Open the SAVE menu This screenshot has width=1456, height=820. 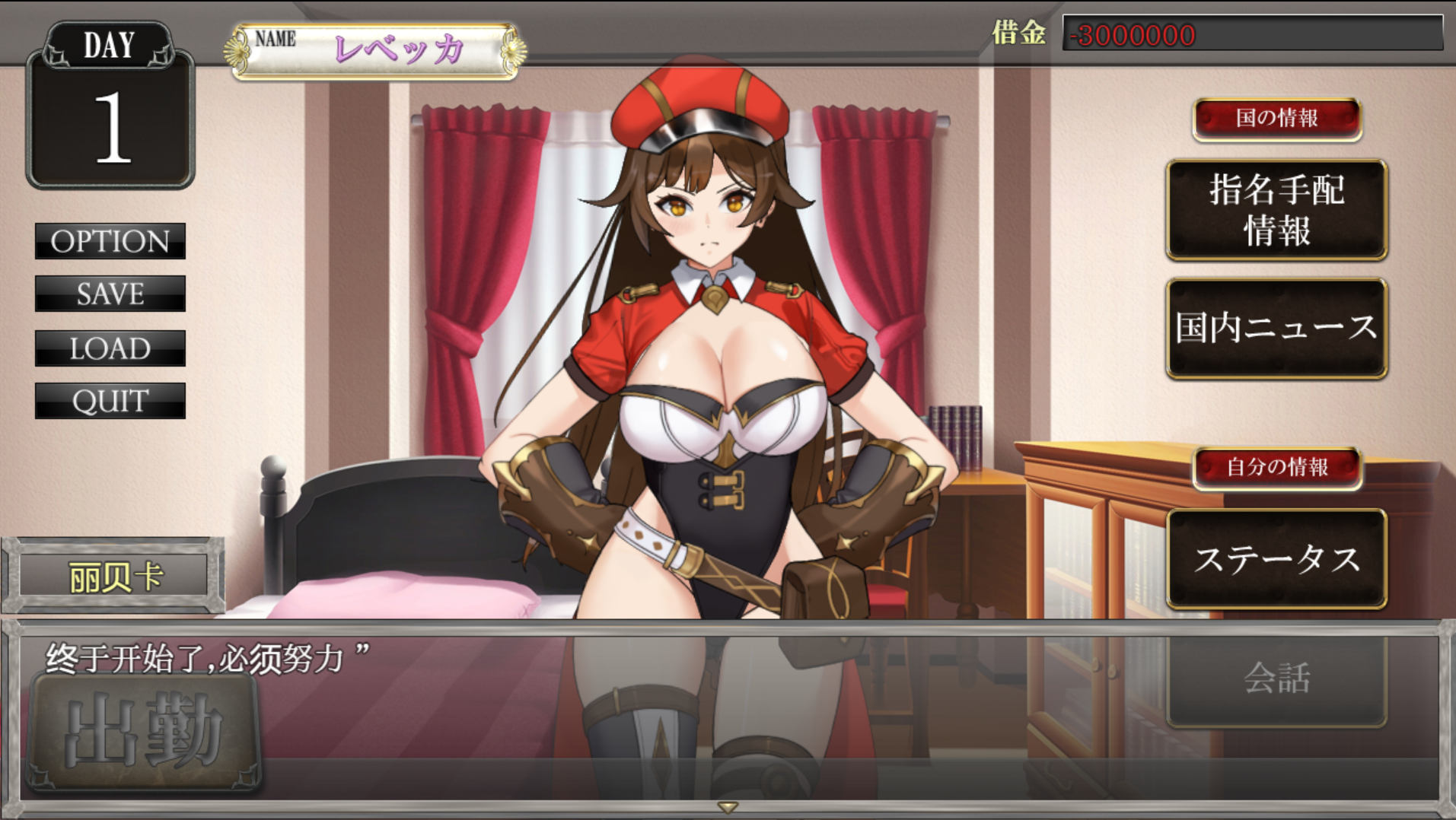coord(110,294)
